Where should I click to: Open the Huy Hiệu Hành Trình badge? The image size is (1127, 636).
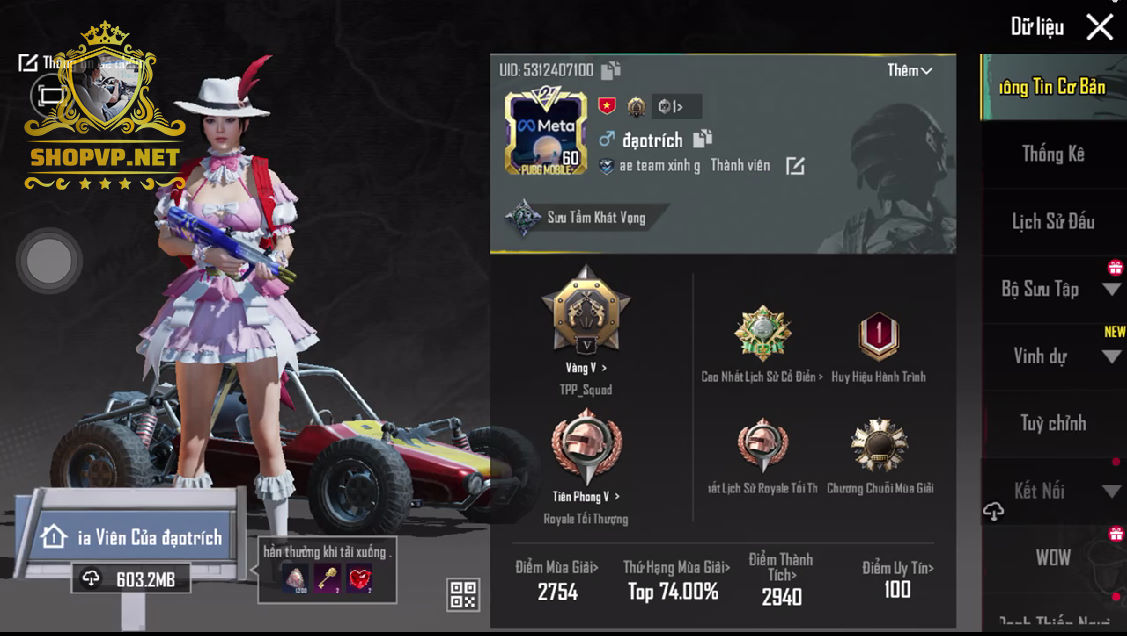pyautogui.click(x=878, y=337)
